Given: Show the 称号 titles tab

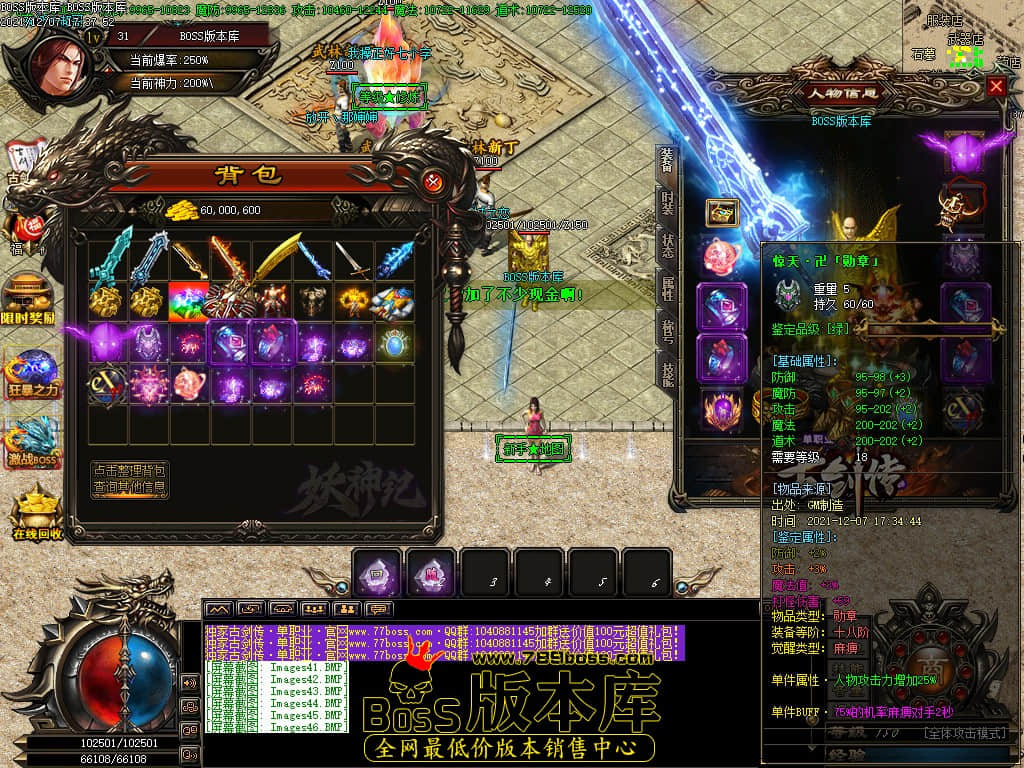Looking at the screenshot, I should tap(667, 331).
